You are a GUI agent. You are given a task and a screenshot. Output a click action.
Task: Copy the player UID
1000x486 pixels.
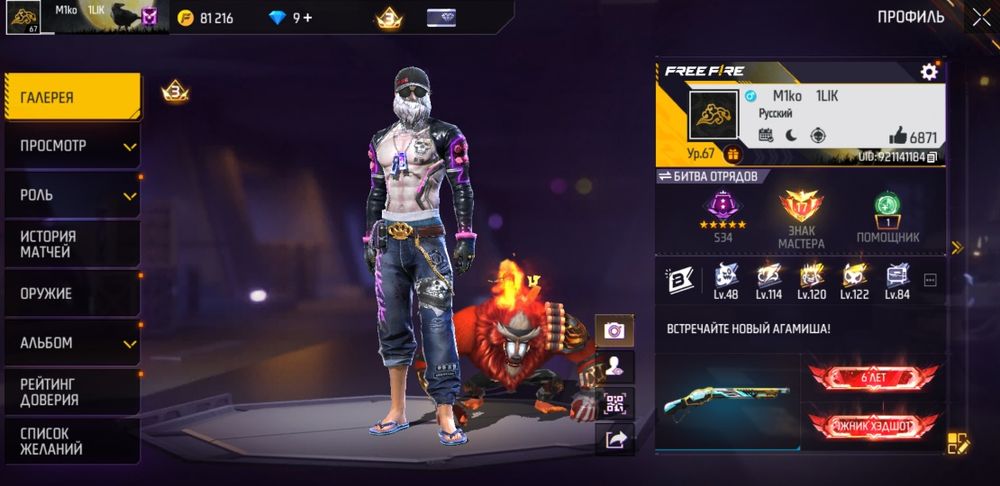pos(932,157)
